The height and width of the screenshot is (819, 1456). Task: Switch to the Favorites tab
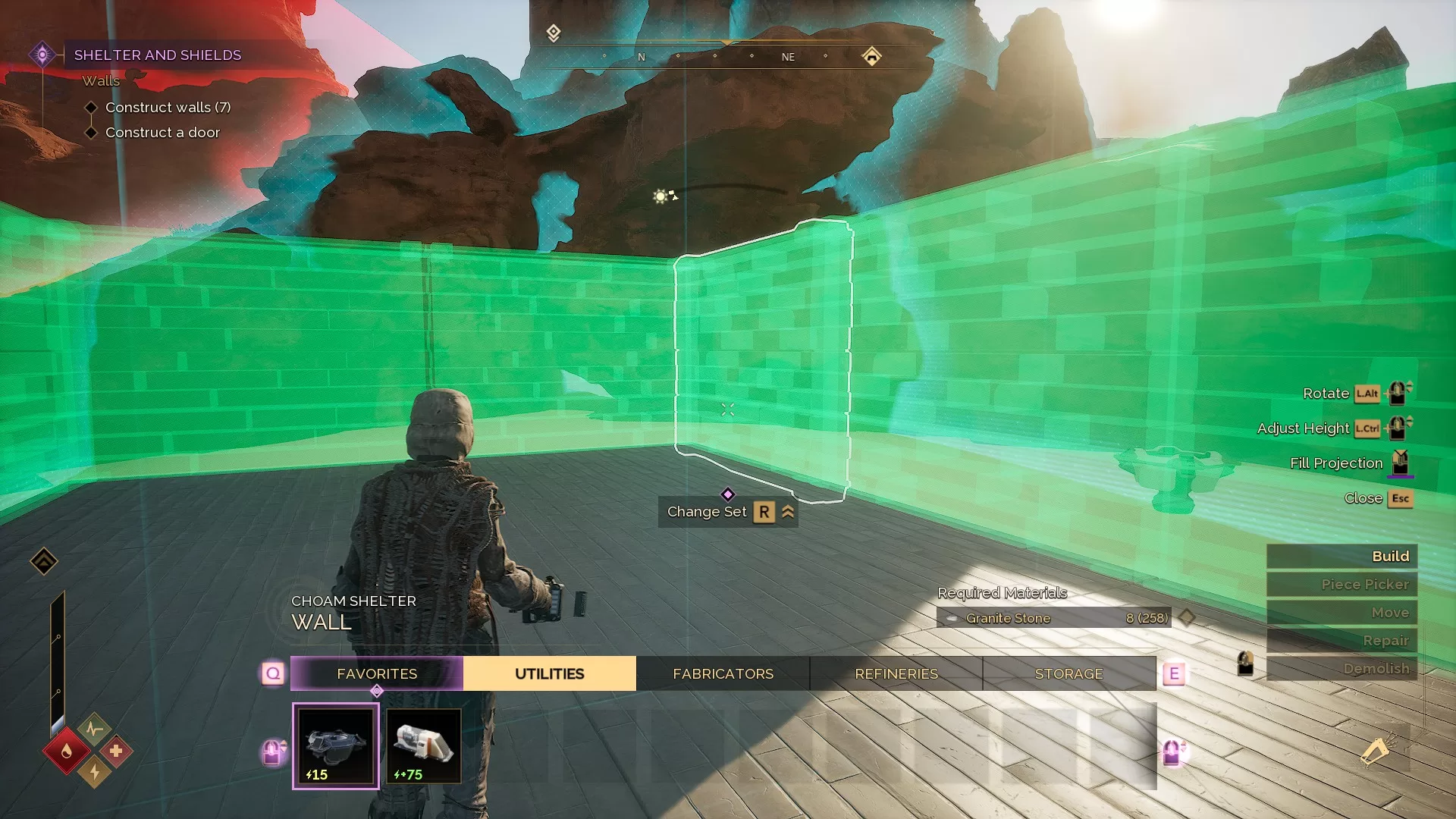(x=377, y=673)
